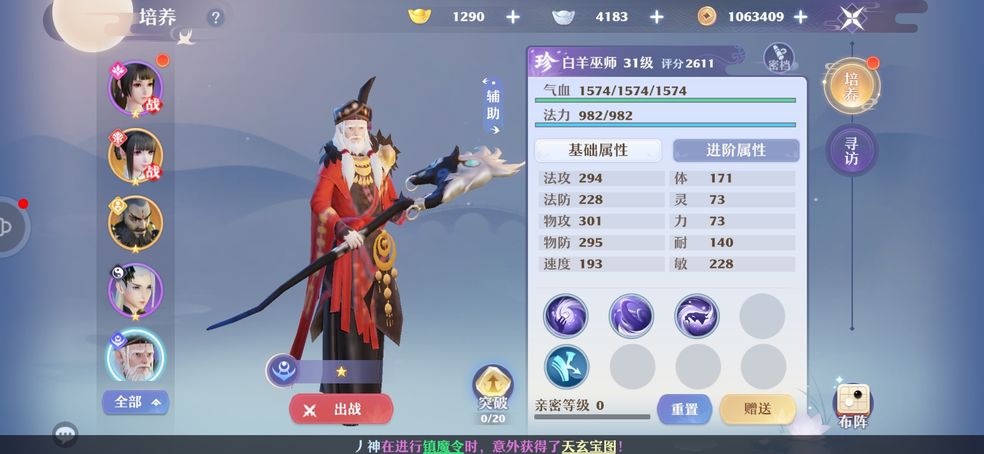Select the 培养 side tab
Viewport: 984px width, 454px height.
pyautogui.click(x=851, y=87)
